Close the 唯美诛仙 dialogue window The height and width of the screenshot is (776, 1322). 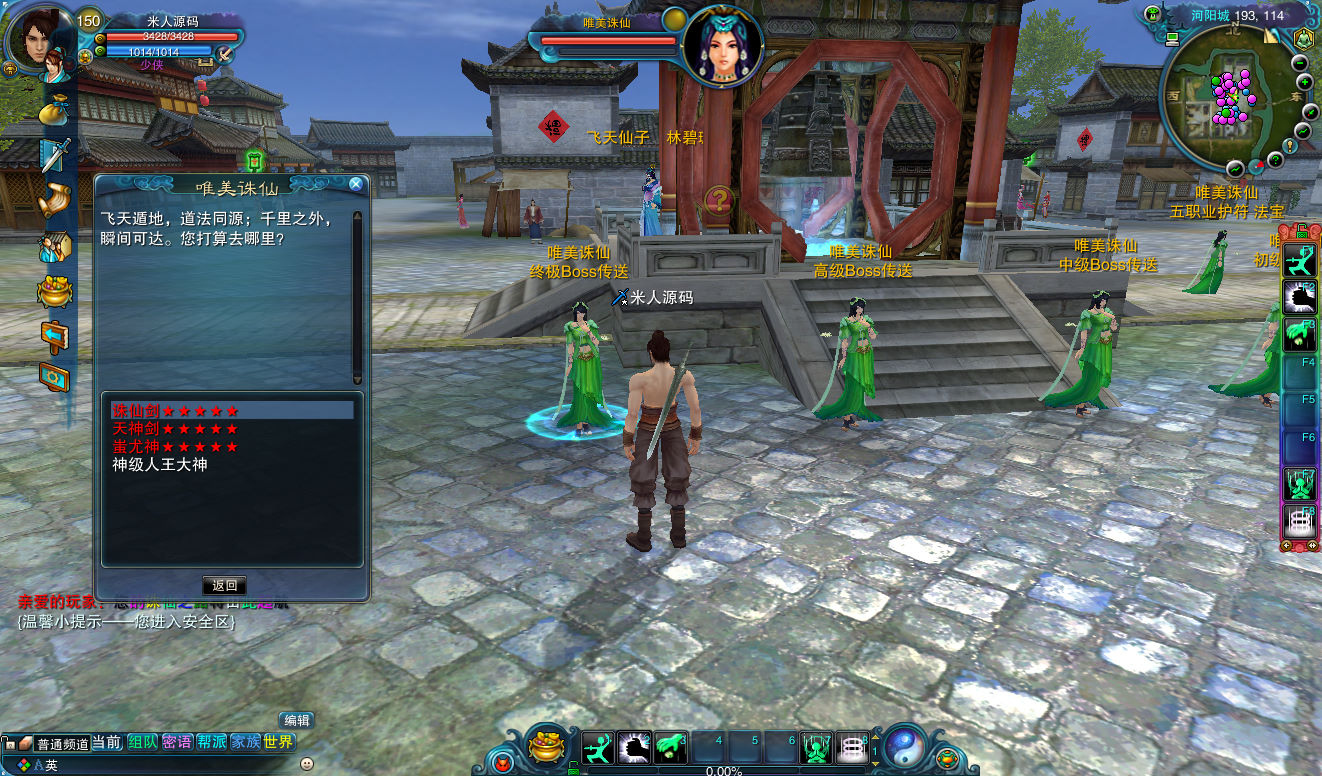[x=355, y=184]
